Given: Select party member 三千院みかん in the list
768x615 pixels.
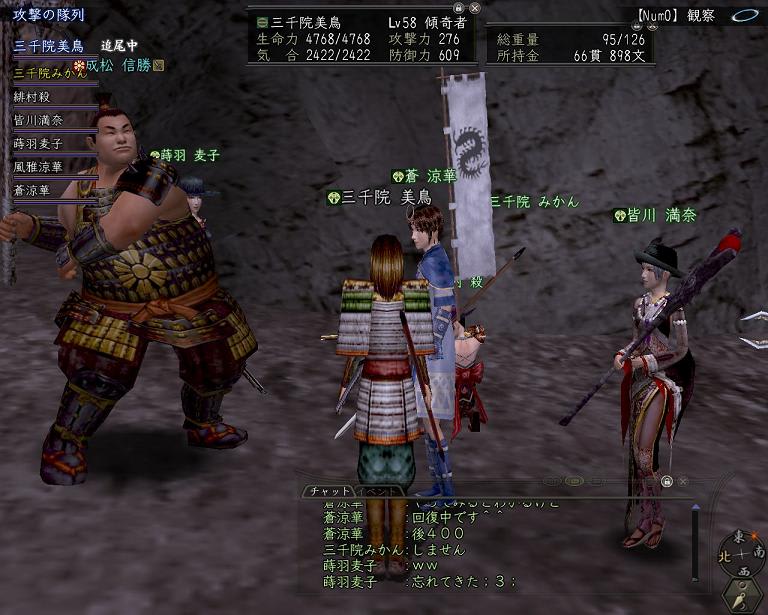Looking at the screenshot, I should (x=48, y=72).
